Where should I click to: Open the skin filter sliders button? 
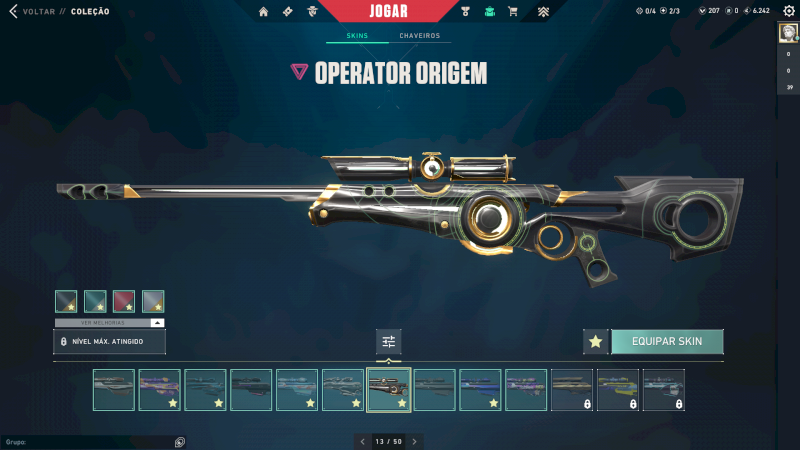click(389, 341)
